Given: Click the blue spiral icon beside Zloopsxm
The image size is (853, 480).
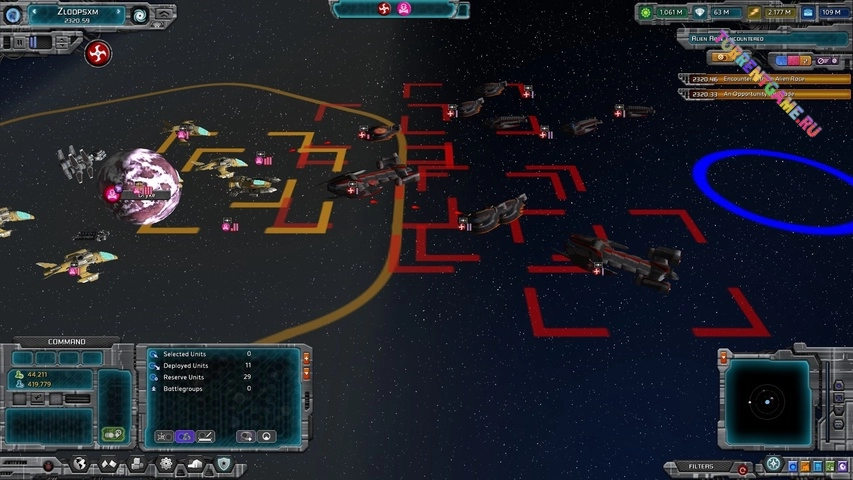Looking at the screenshot, I should (139, 15).
